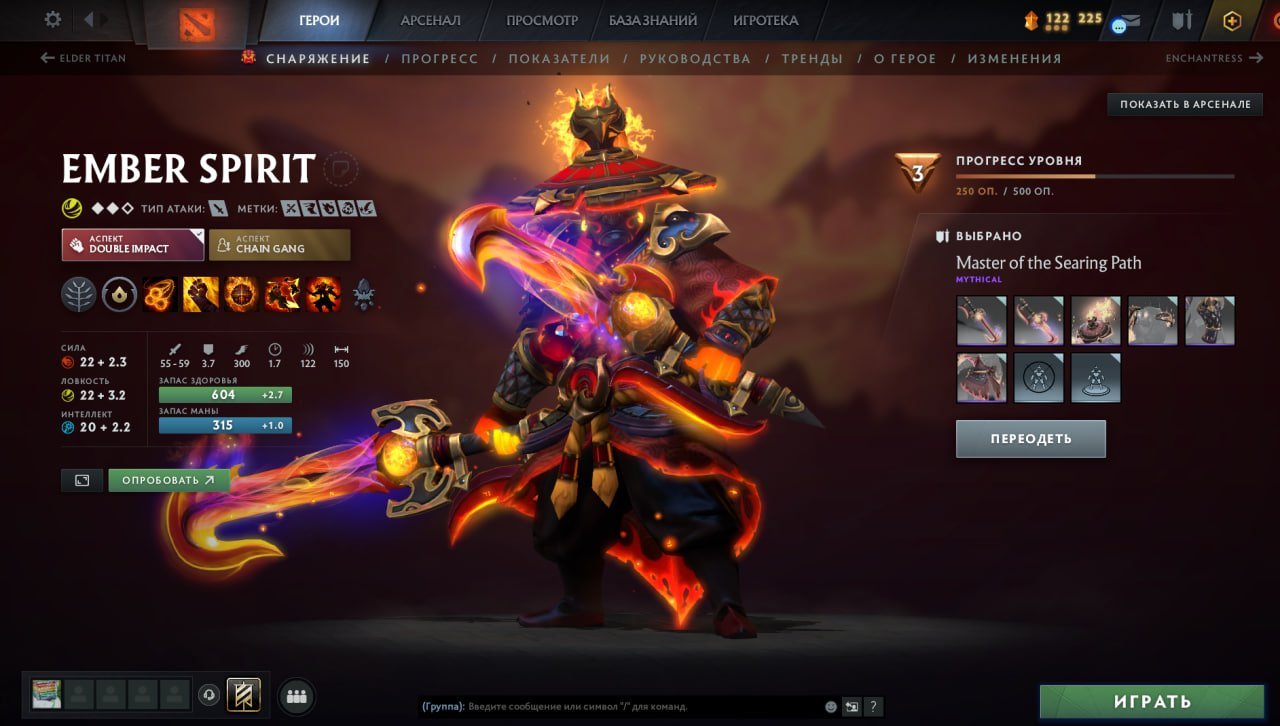1280x726 pixels.
Task: Open the emoji picker in chat bar
Action: tap(829, 705)
